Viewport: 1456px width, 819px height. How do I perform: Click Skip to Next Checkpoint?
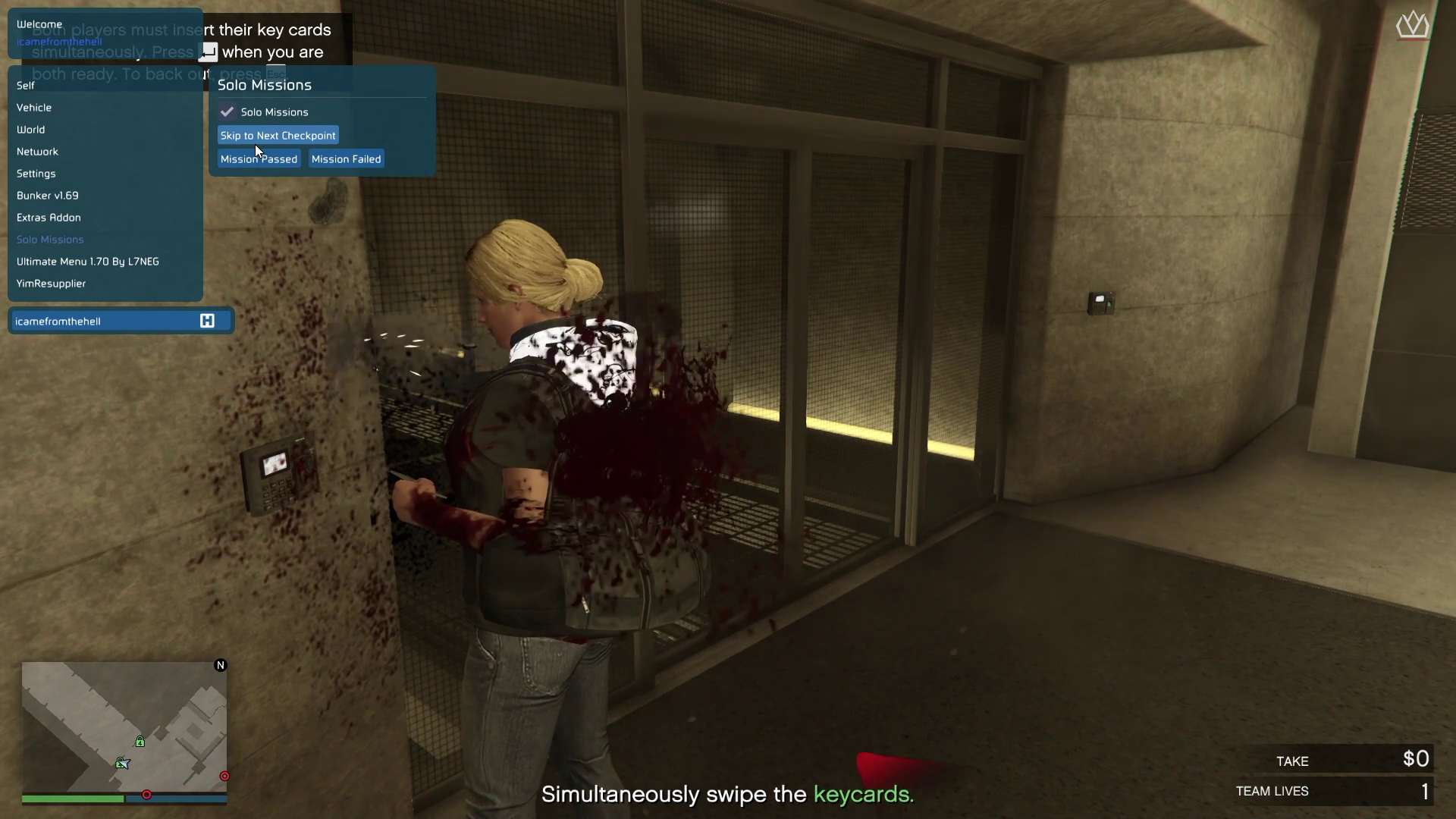coord(278,136)
